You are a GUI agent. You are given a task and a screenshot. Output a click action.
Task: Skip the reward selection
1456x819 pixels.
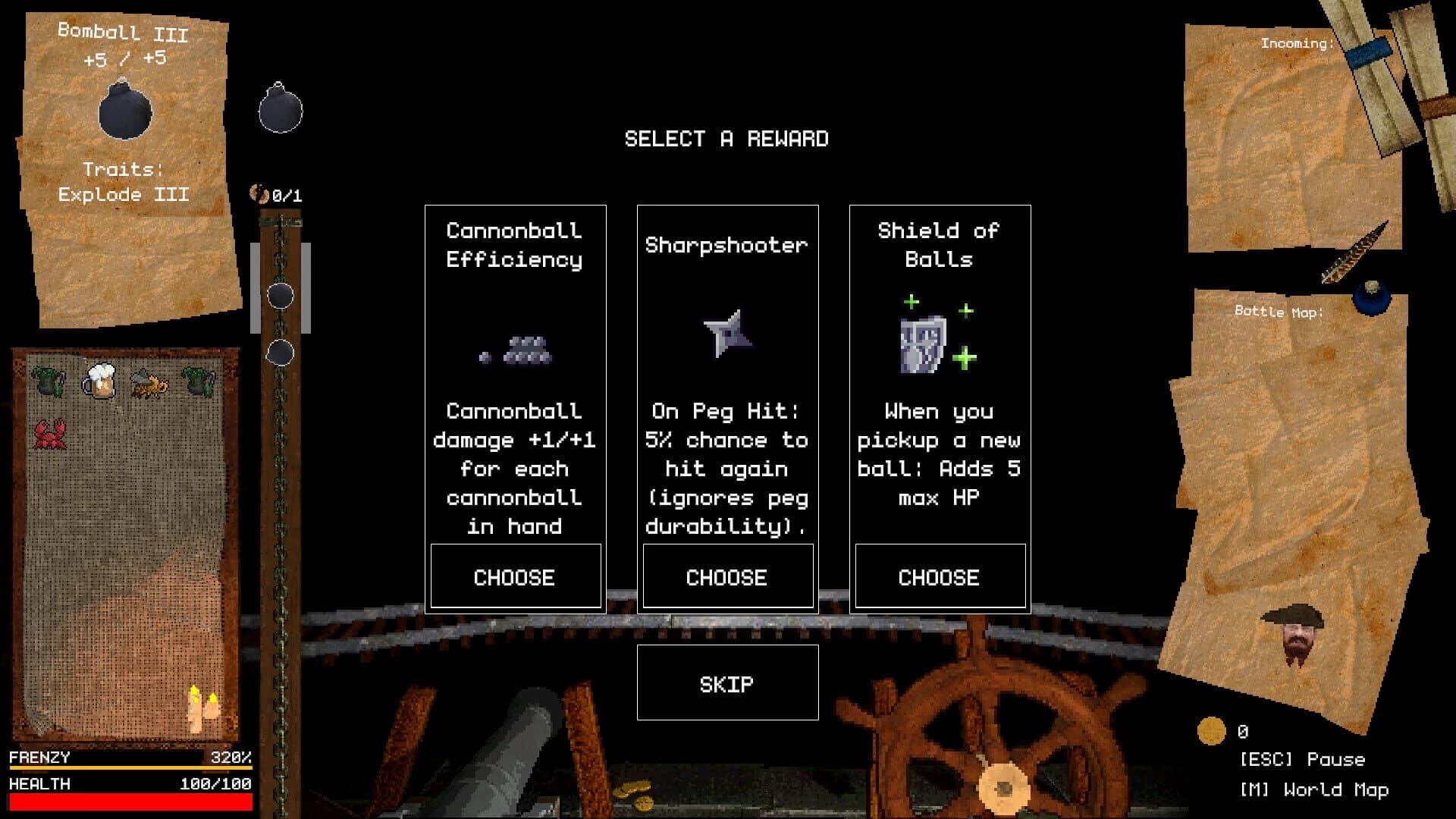pos(726,683)
